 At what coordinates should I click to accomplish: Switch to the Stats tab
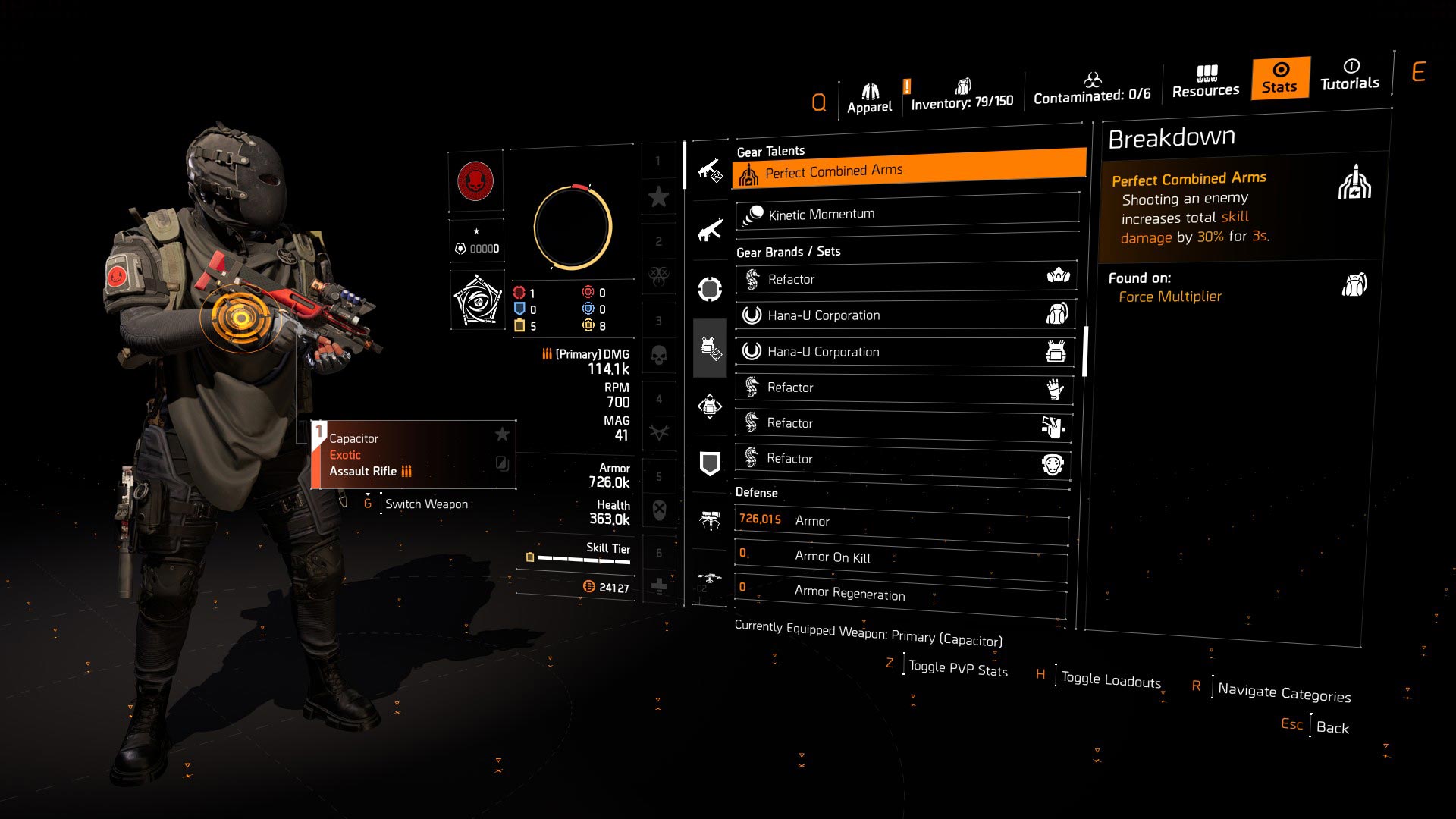[1279, 79]
